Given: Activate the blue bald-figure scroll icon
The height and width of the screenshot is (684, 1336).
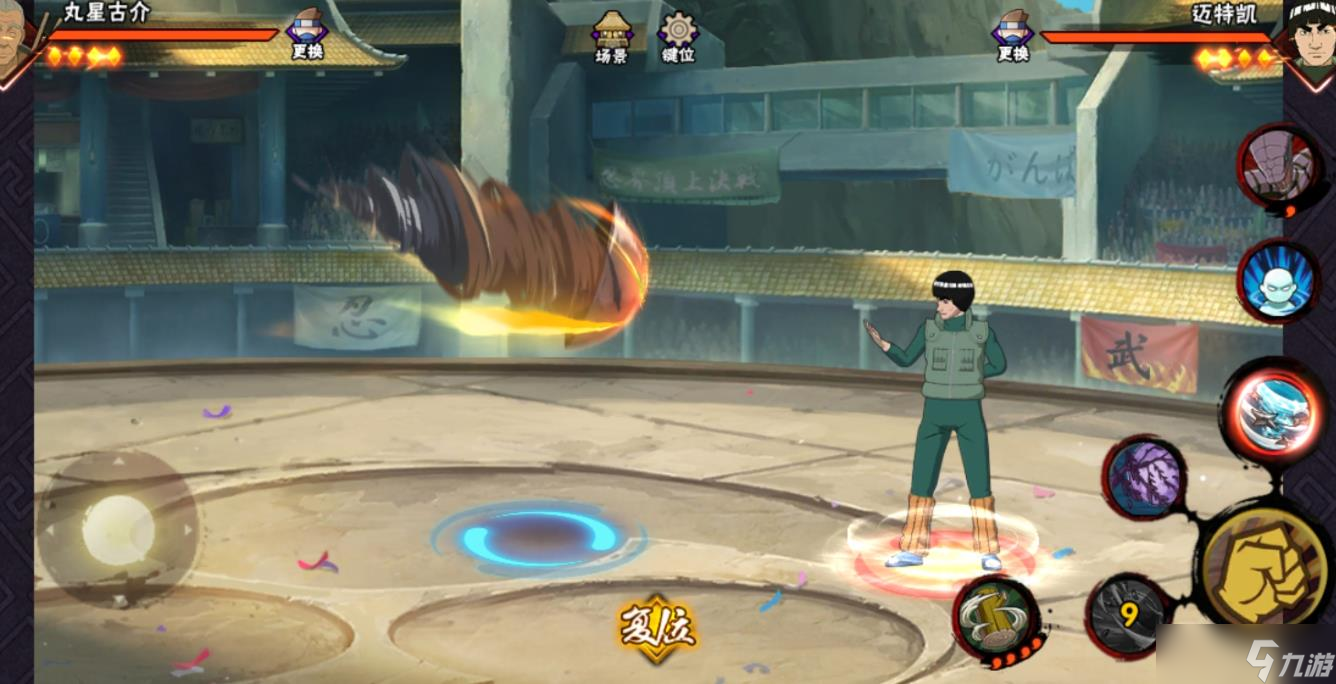Looking at the screenshot, I should click(x=1276, y=281).
